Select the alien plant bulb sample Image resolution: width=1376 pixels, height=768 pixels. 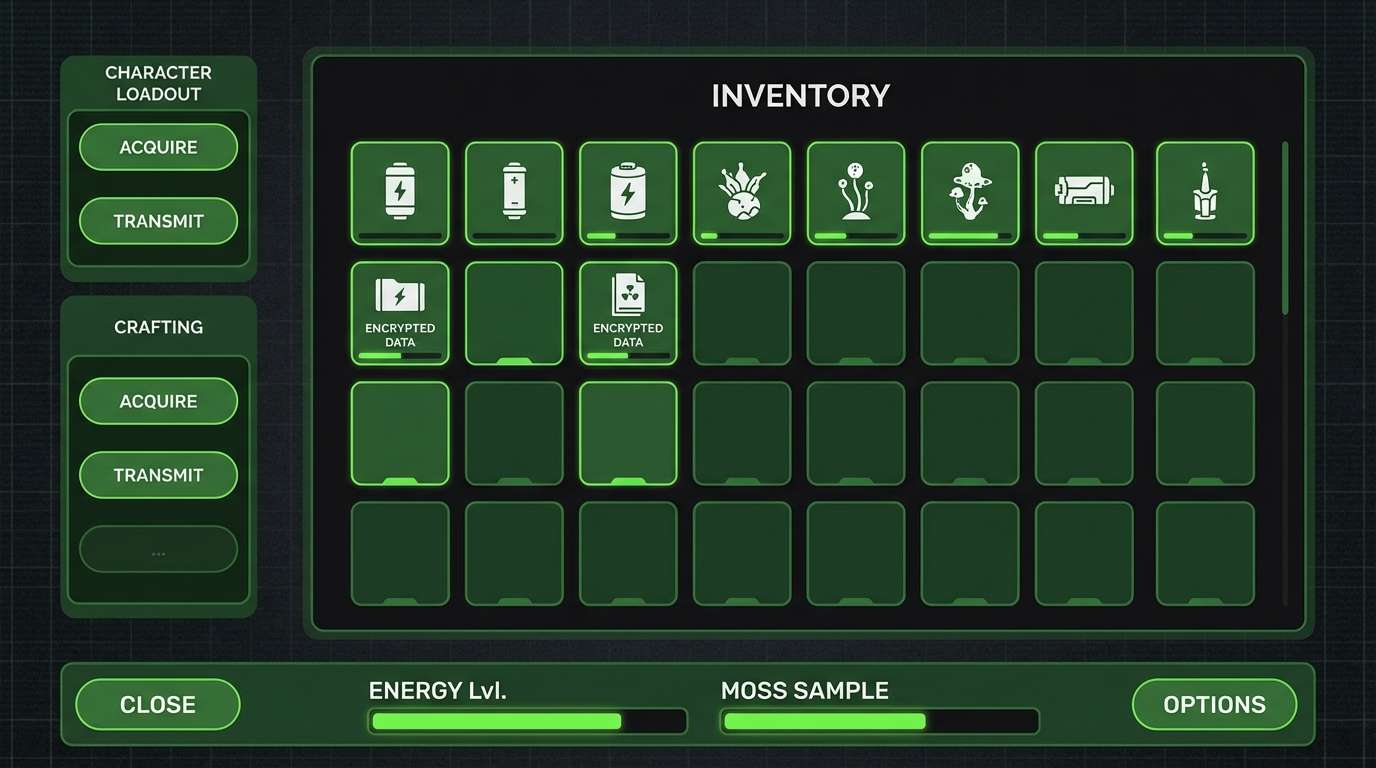[x=741, y=192]
